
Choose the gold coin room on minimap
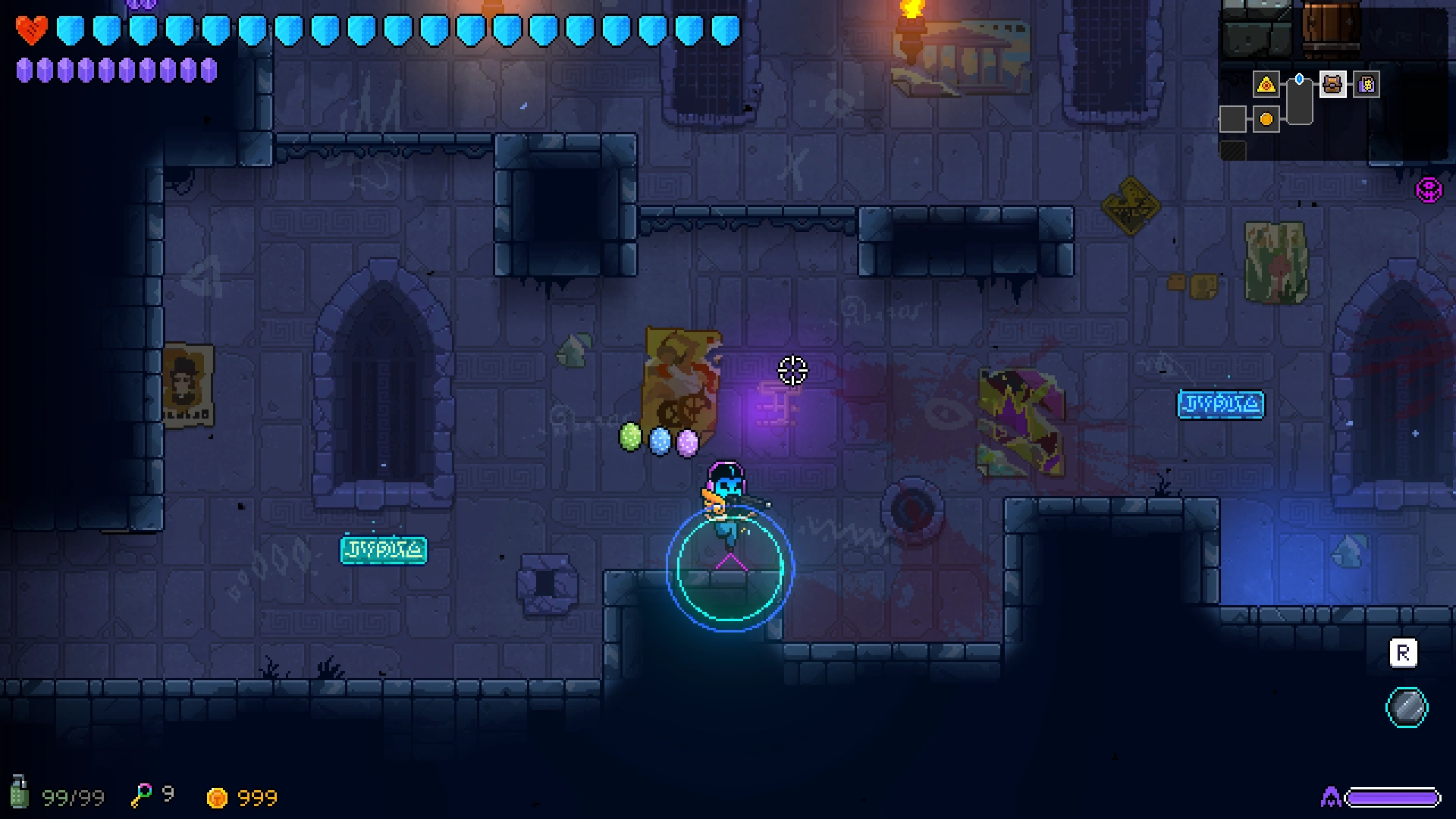(x=1266, y=119)
